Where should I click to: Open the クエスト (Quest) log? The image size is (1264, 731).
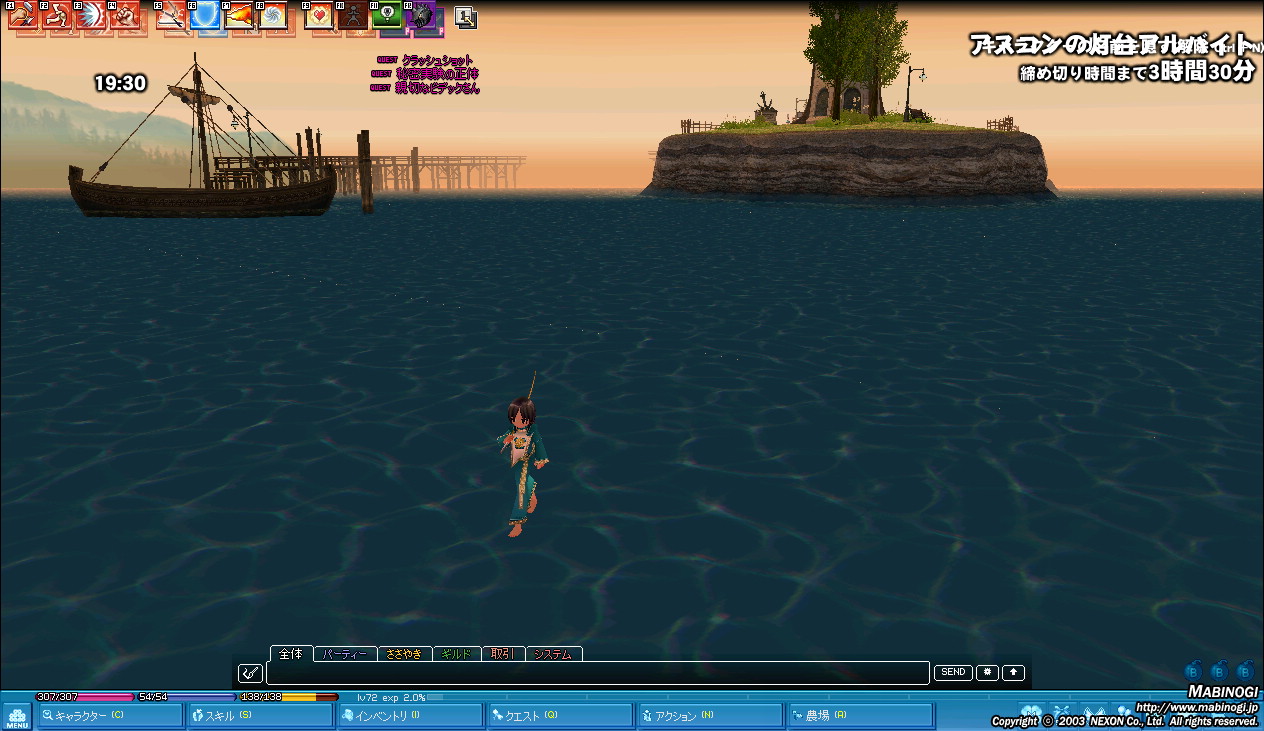560,715
